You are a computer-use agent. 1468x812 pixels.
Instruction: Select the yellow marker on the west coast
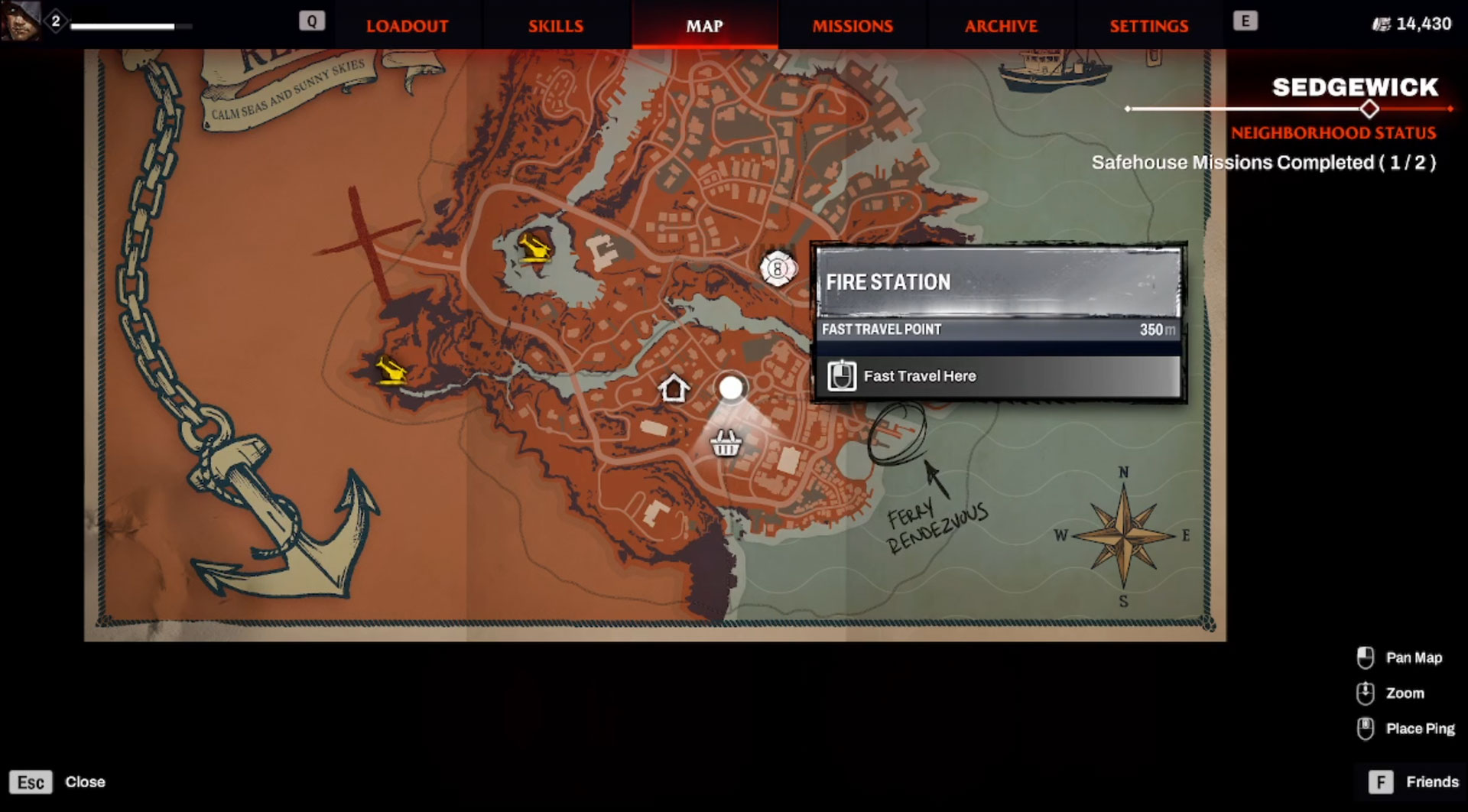[391, 371]
